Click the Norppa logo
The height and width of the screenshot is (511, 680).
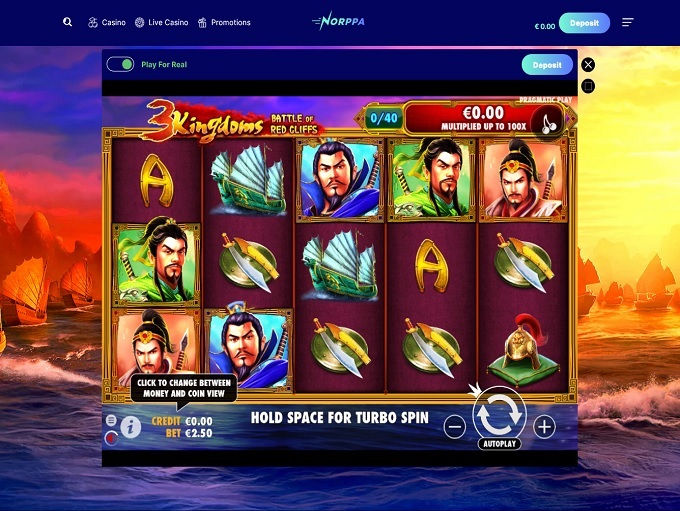(x=339, y=21)
